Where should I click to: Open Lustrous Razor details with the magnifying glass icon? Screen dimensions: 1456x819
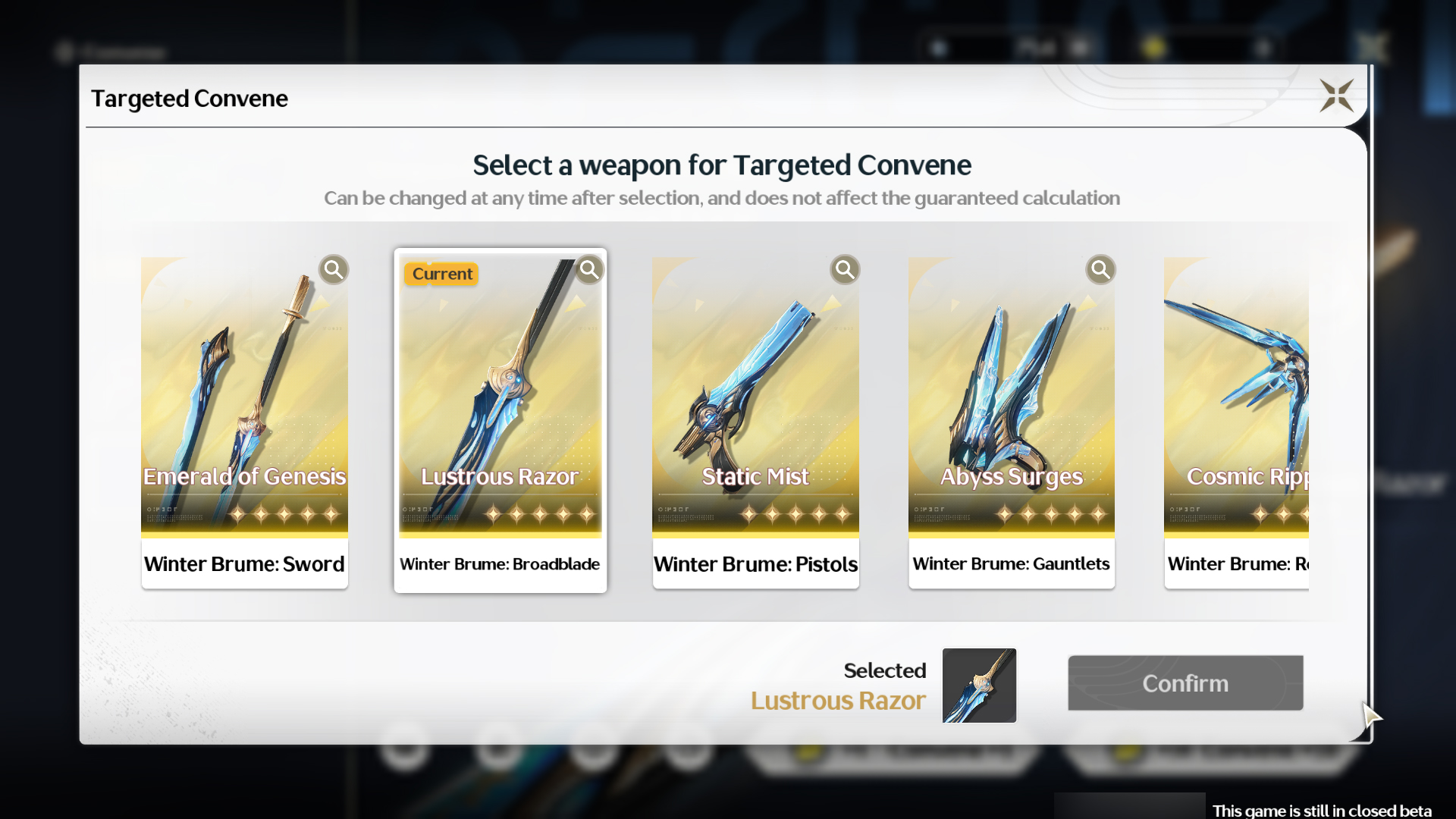click(x=589, y=269)
